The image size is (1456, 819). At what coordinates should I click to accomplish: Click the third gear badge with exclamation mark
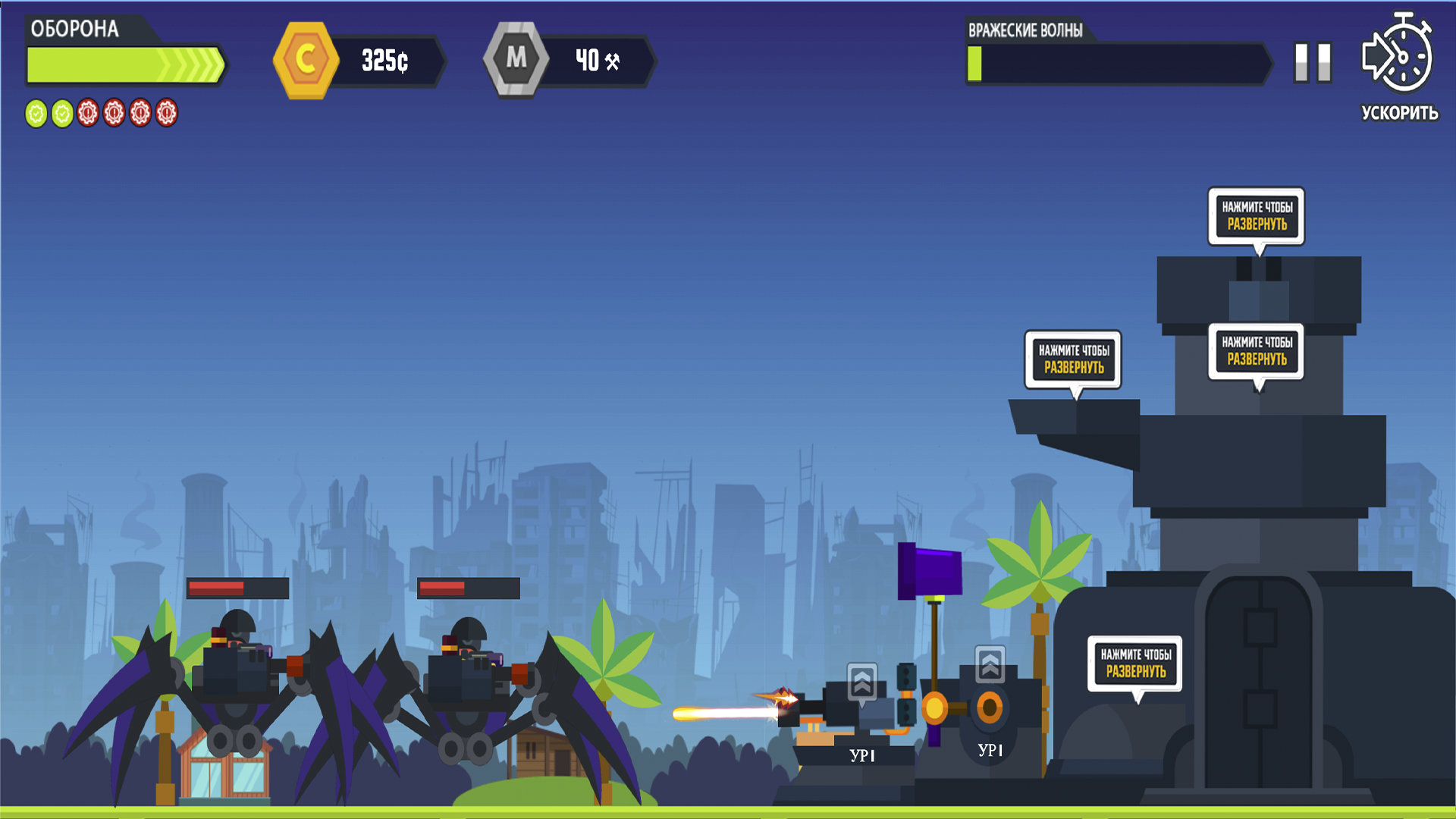click(x=86, y=115)
